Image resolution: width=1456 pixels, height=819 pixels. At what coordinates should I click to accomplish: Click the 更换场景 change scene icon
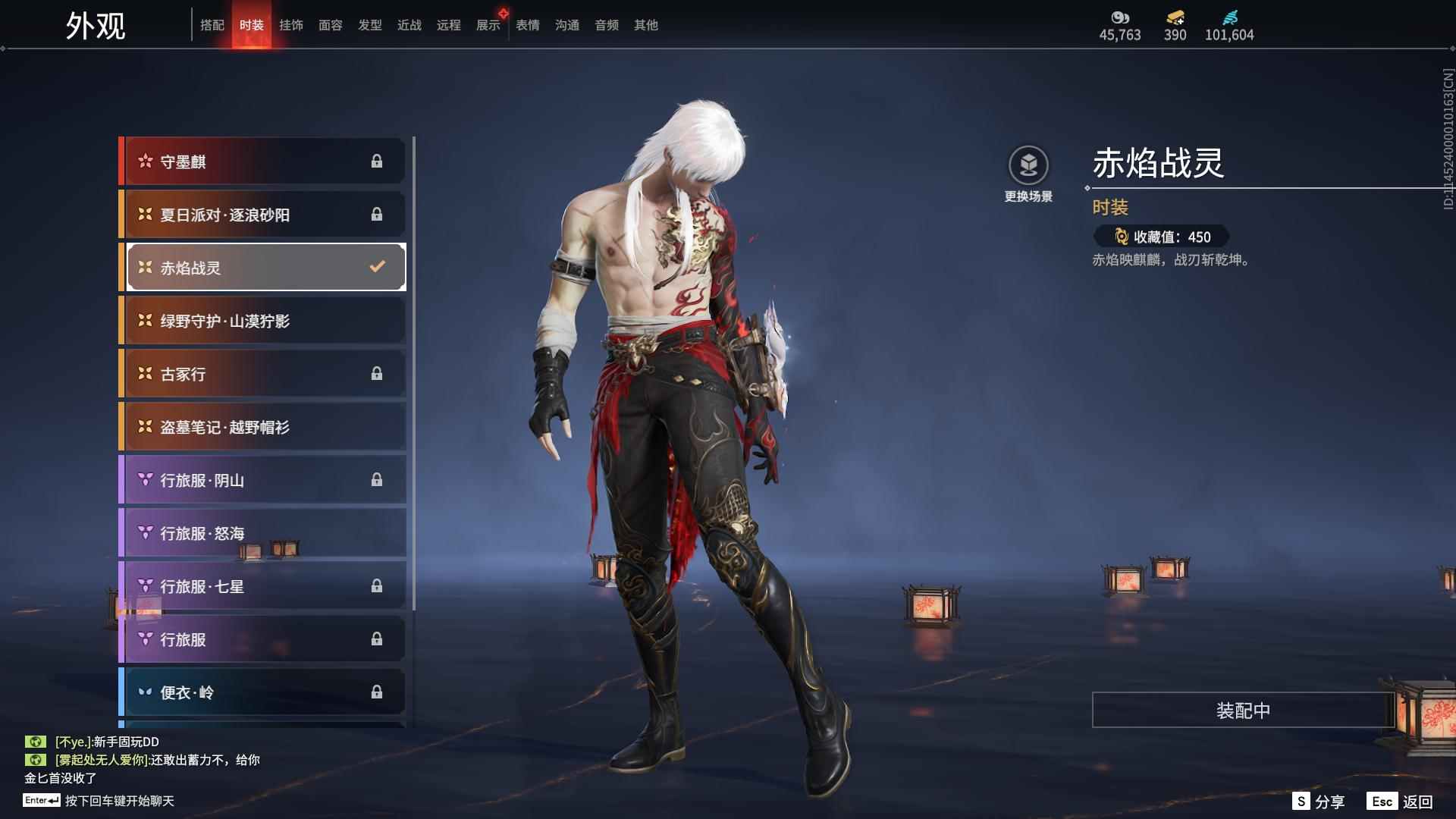[x=1028, y=165]
